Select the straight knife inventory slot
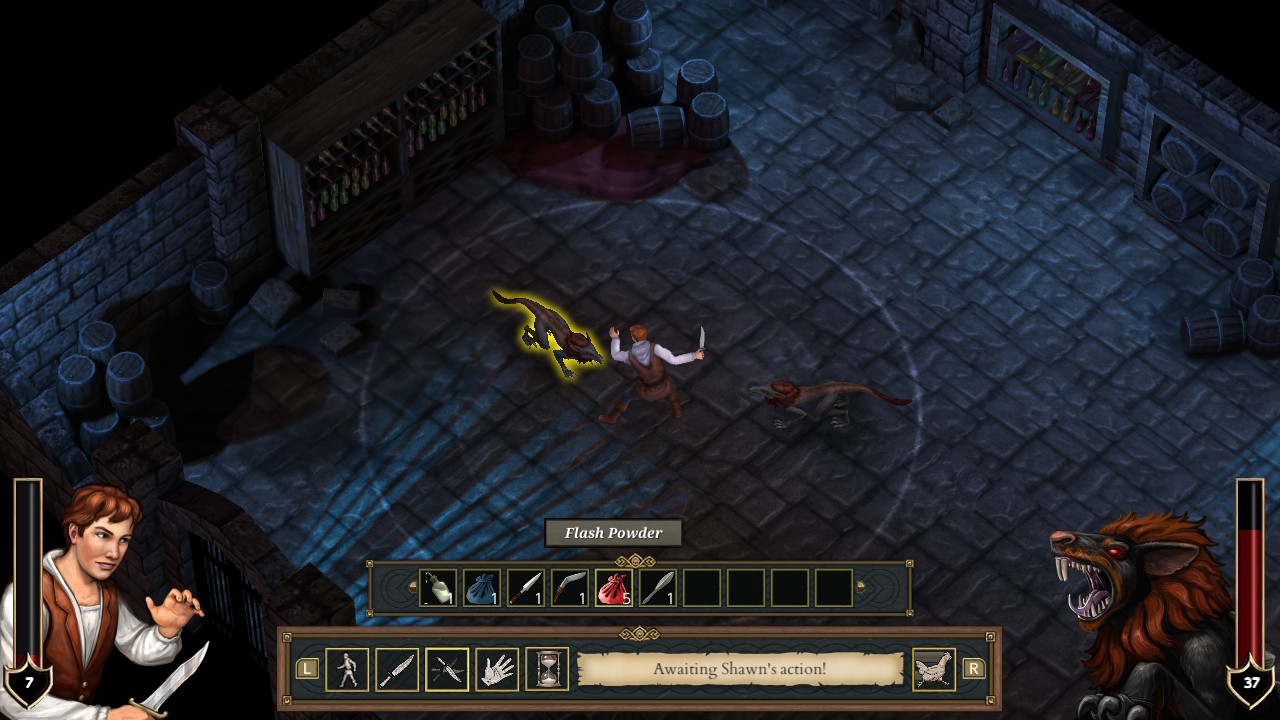 click(x=527, y=589)
